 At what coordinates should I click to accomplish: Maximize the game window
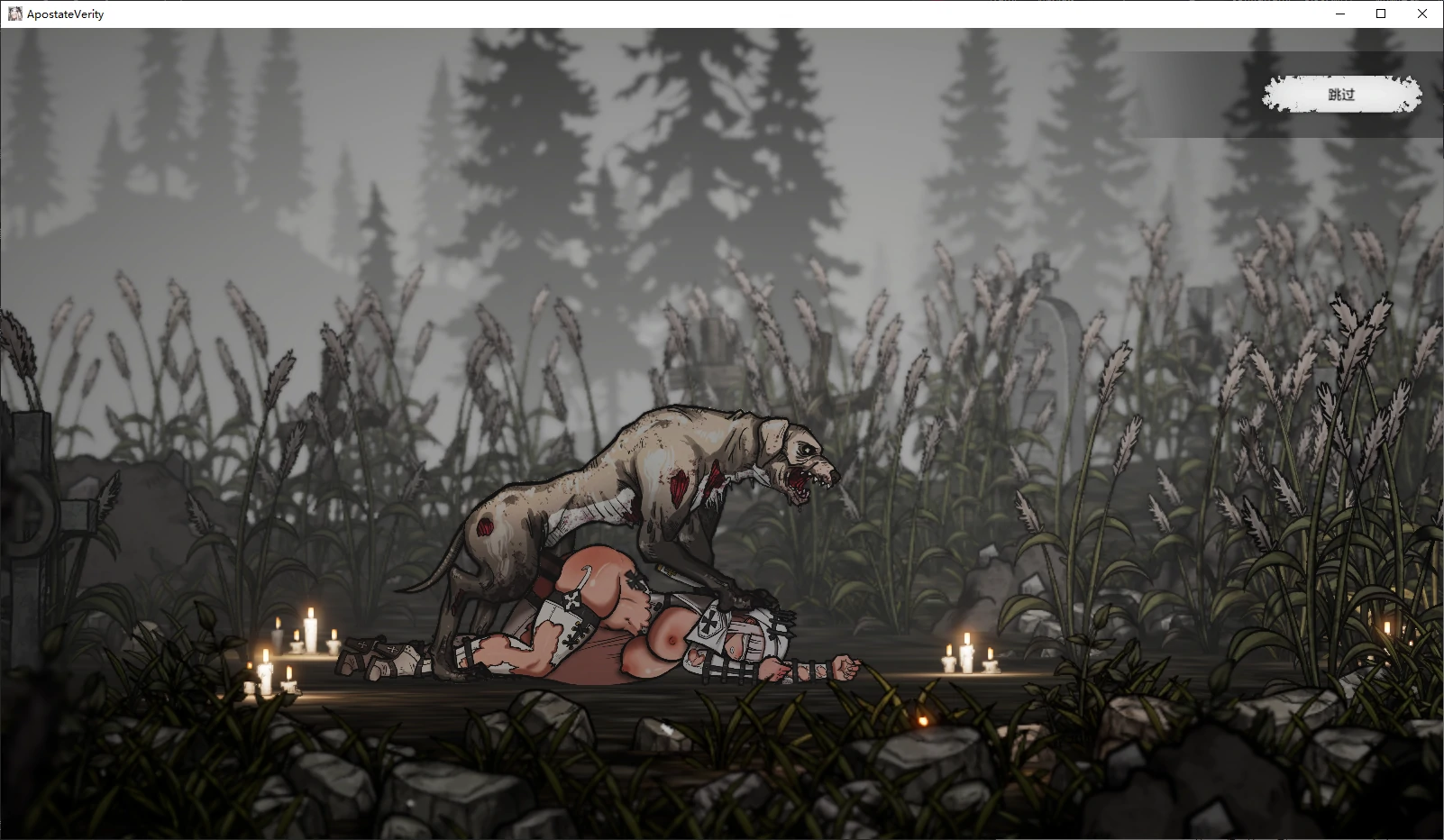pyautogui.click(x=1381, y=14)
